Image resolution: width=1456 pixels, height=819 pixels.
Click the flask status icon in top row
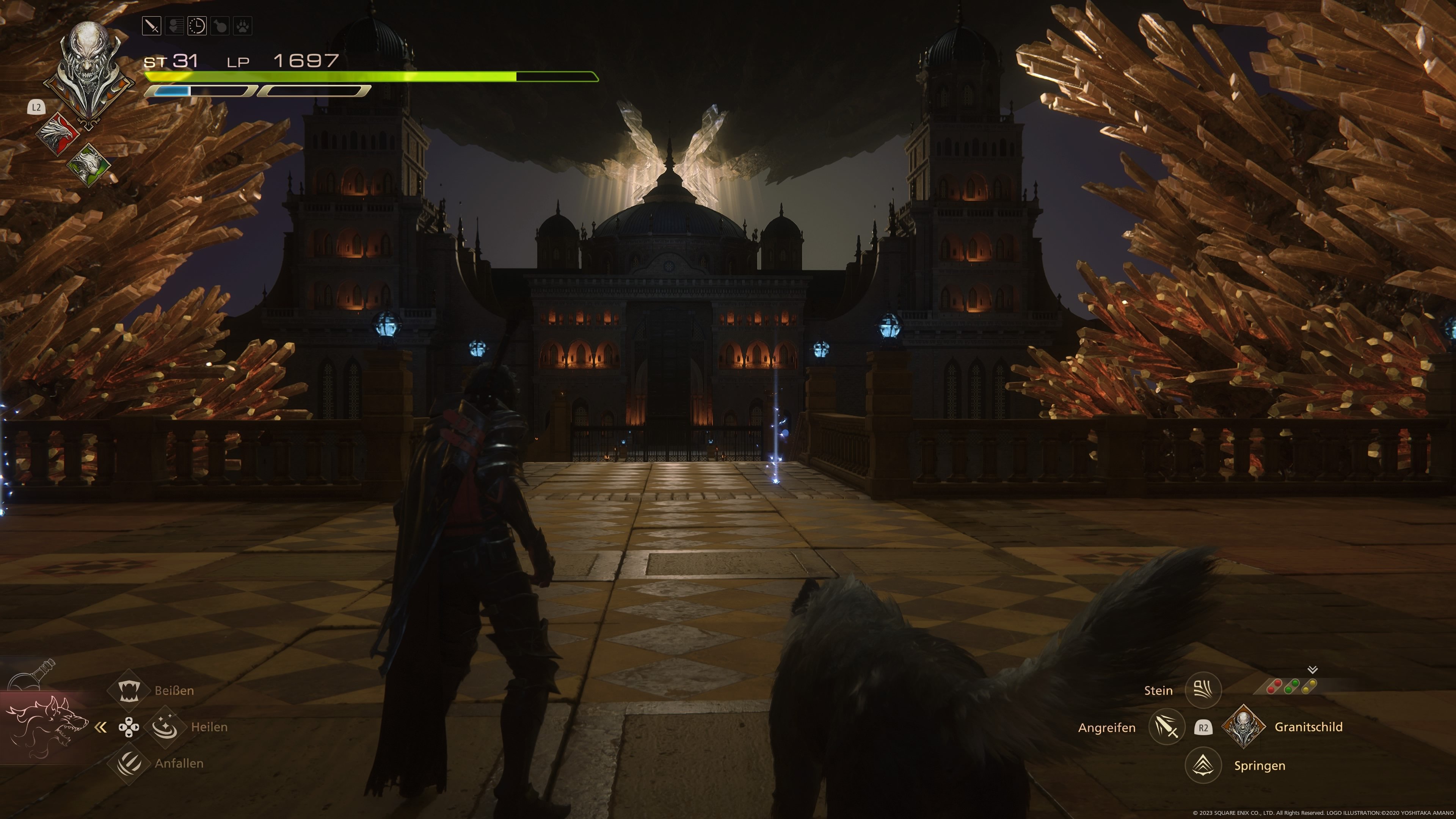coord(220,26)
